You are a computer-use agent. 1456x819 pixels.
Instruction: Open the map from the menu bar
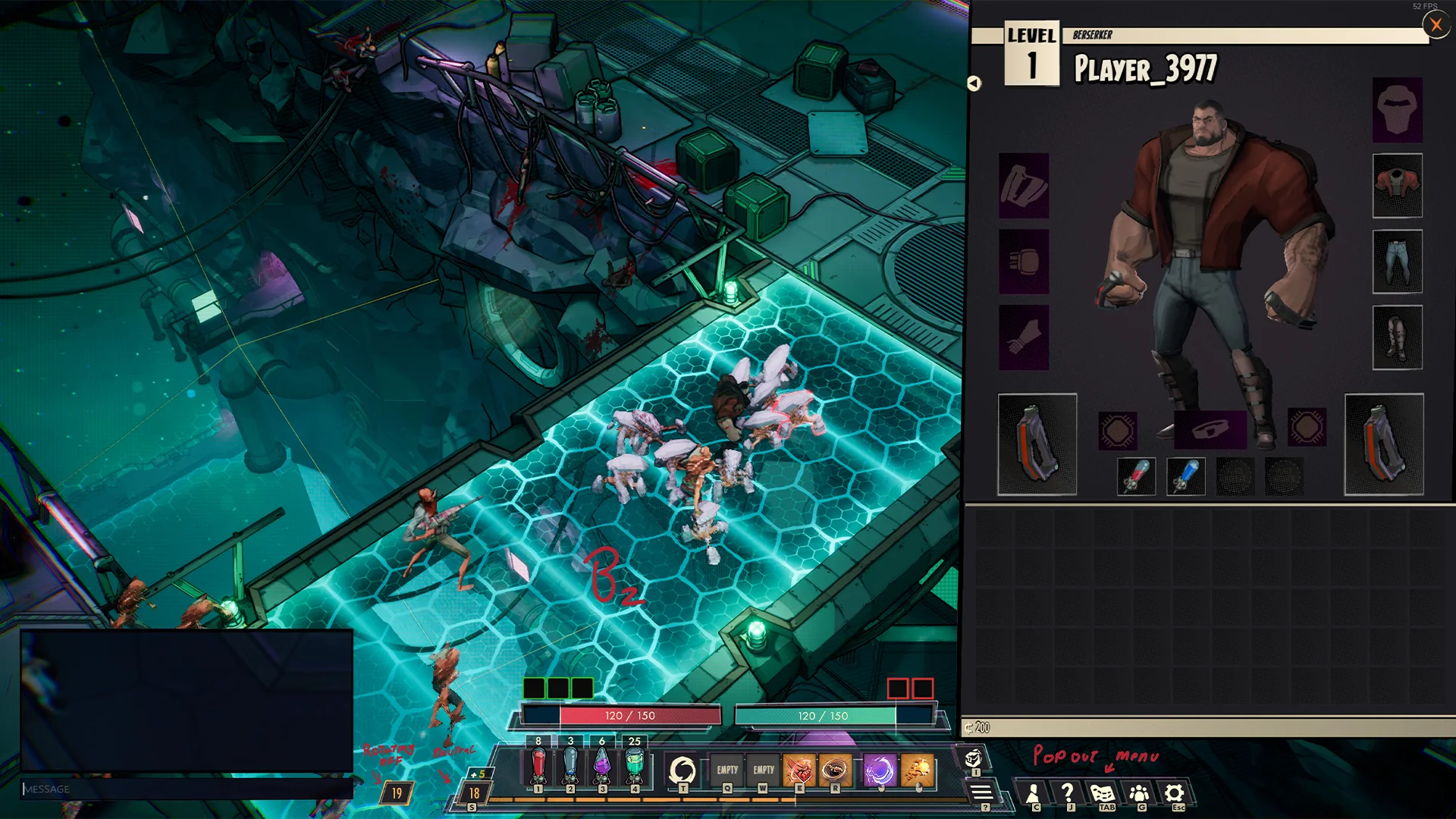[1103, 794]
